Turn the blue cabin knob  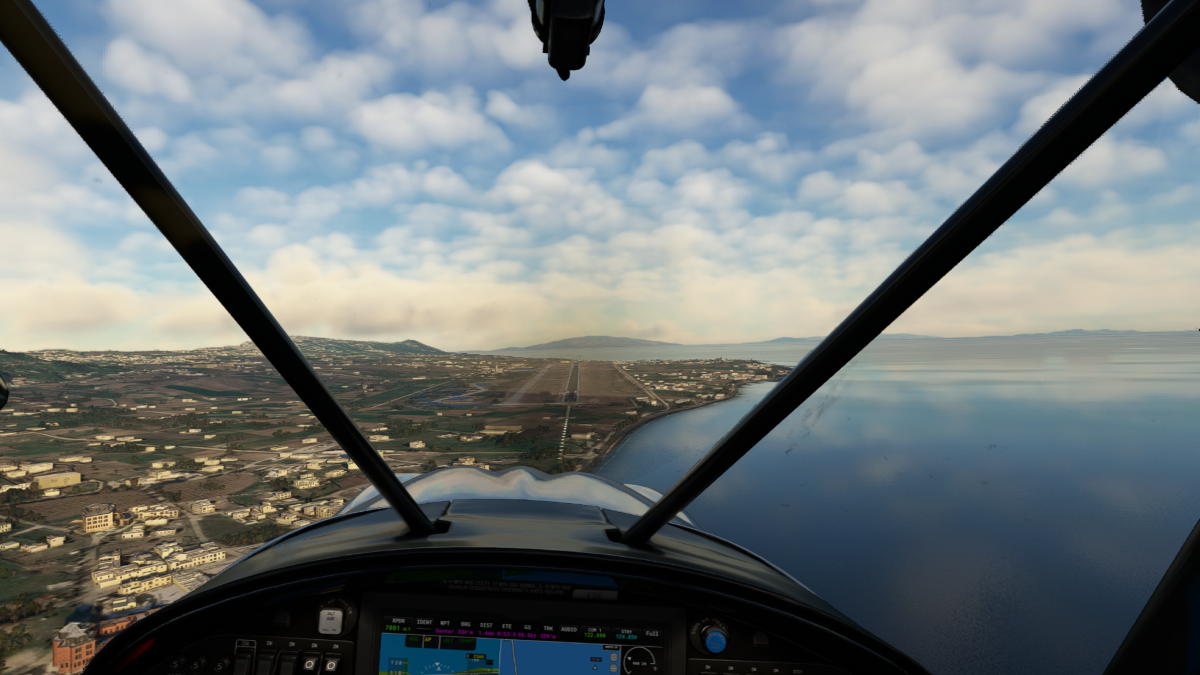712,638
